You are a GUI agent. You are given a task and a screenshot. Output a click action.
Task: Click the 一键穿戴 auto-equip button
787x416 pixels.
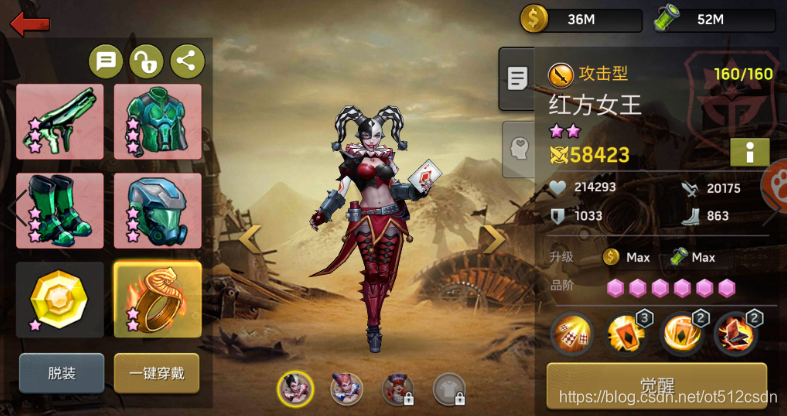point(156,373)
